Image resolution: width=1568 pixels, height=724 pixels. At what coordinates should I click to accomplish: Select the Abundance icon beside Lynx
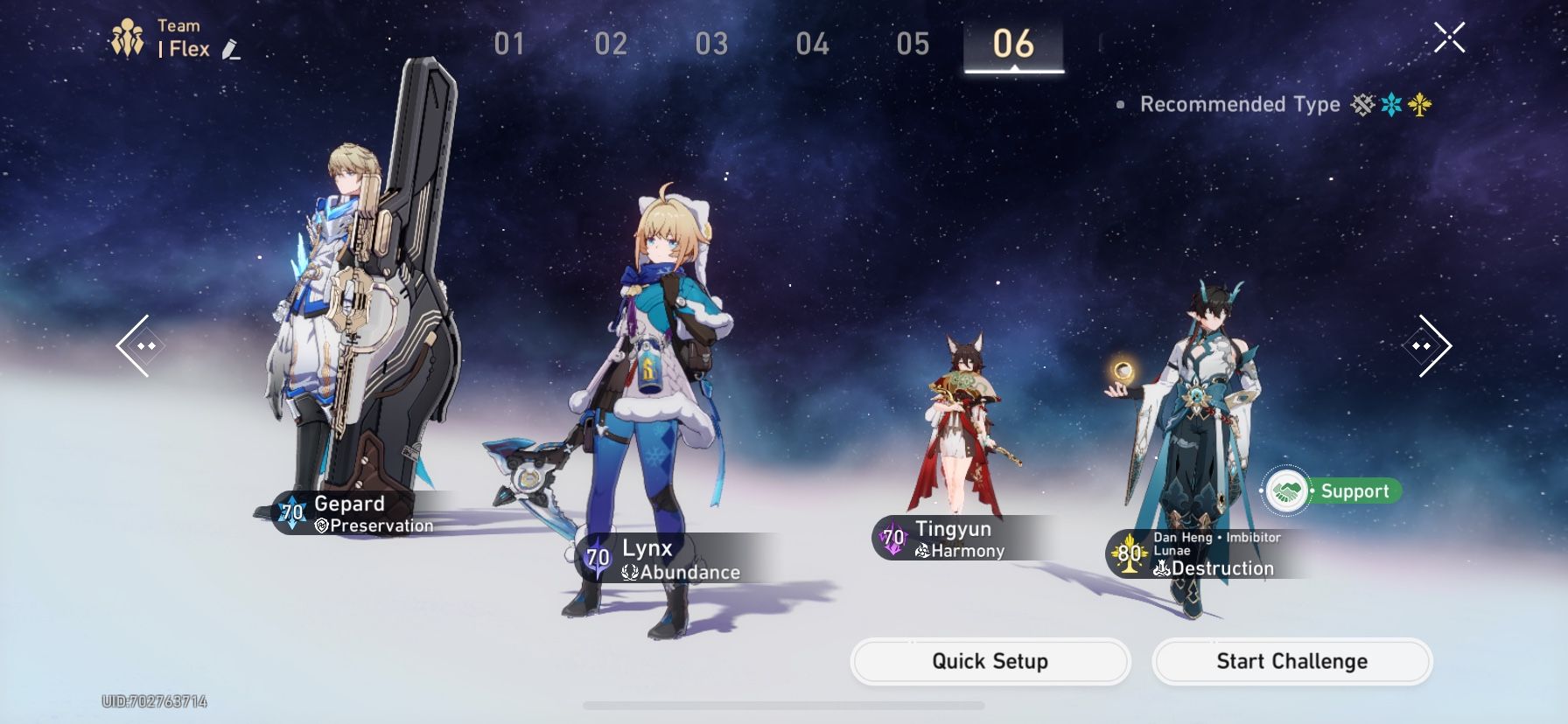click(x=630, y=574)
